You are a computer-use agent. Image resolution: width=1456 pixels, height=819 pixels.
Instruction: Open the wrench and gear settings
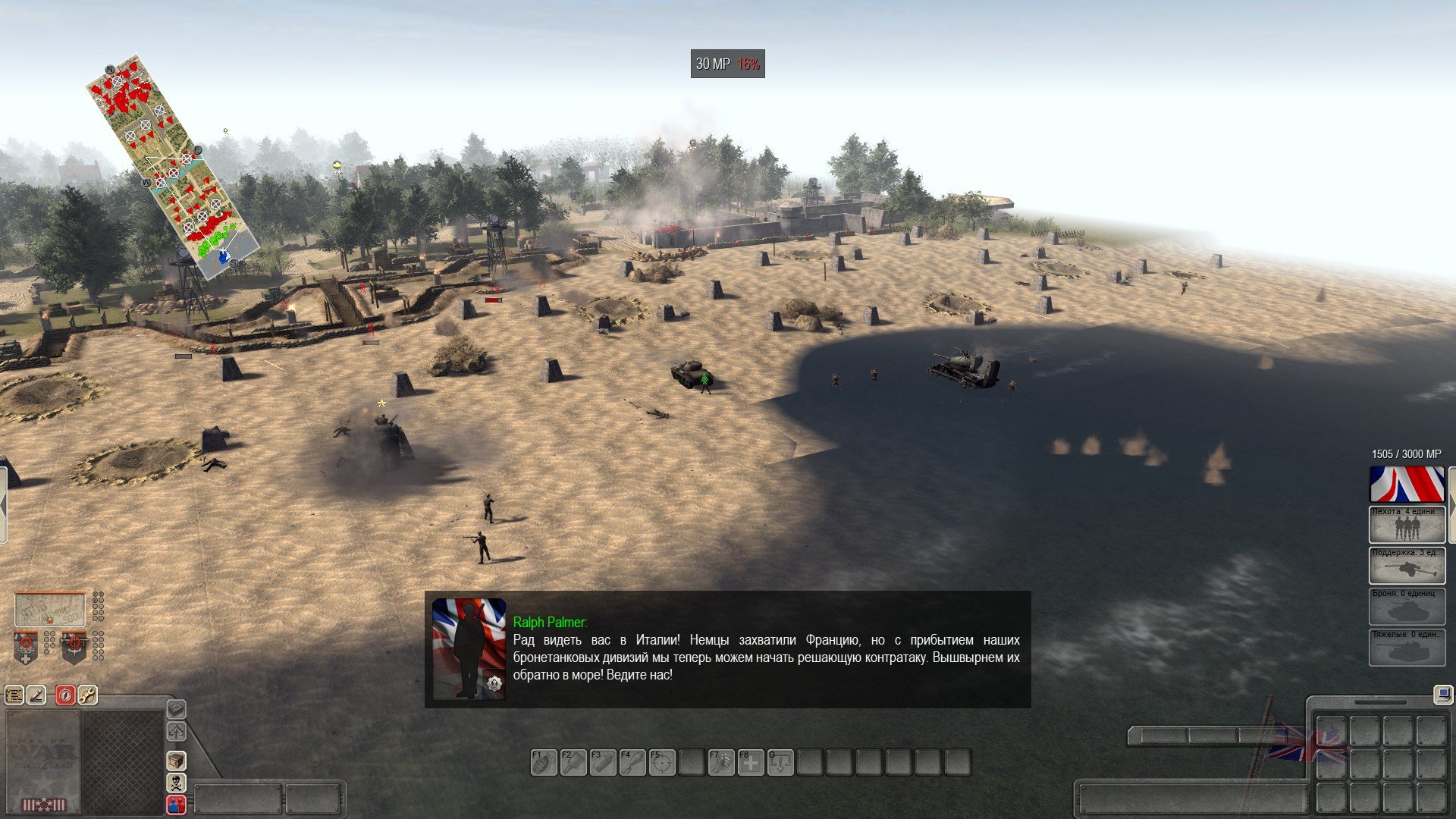point(88,695)
